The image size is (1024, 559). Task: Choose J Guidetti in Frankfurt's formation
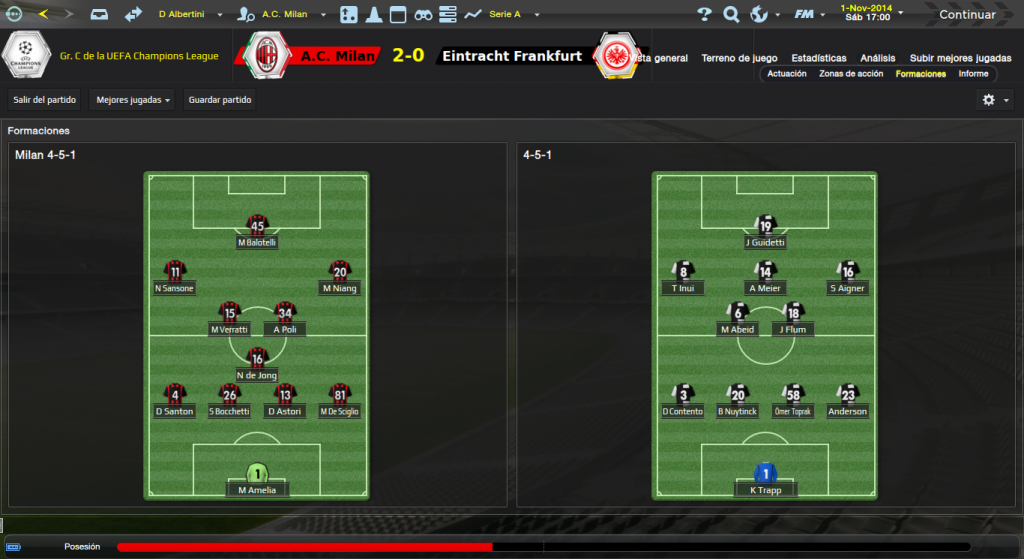tap(766, 242)
